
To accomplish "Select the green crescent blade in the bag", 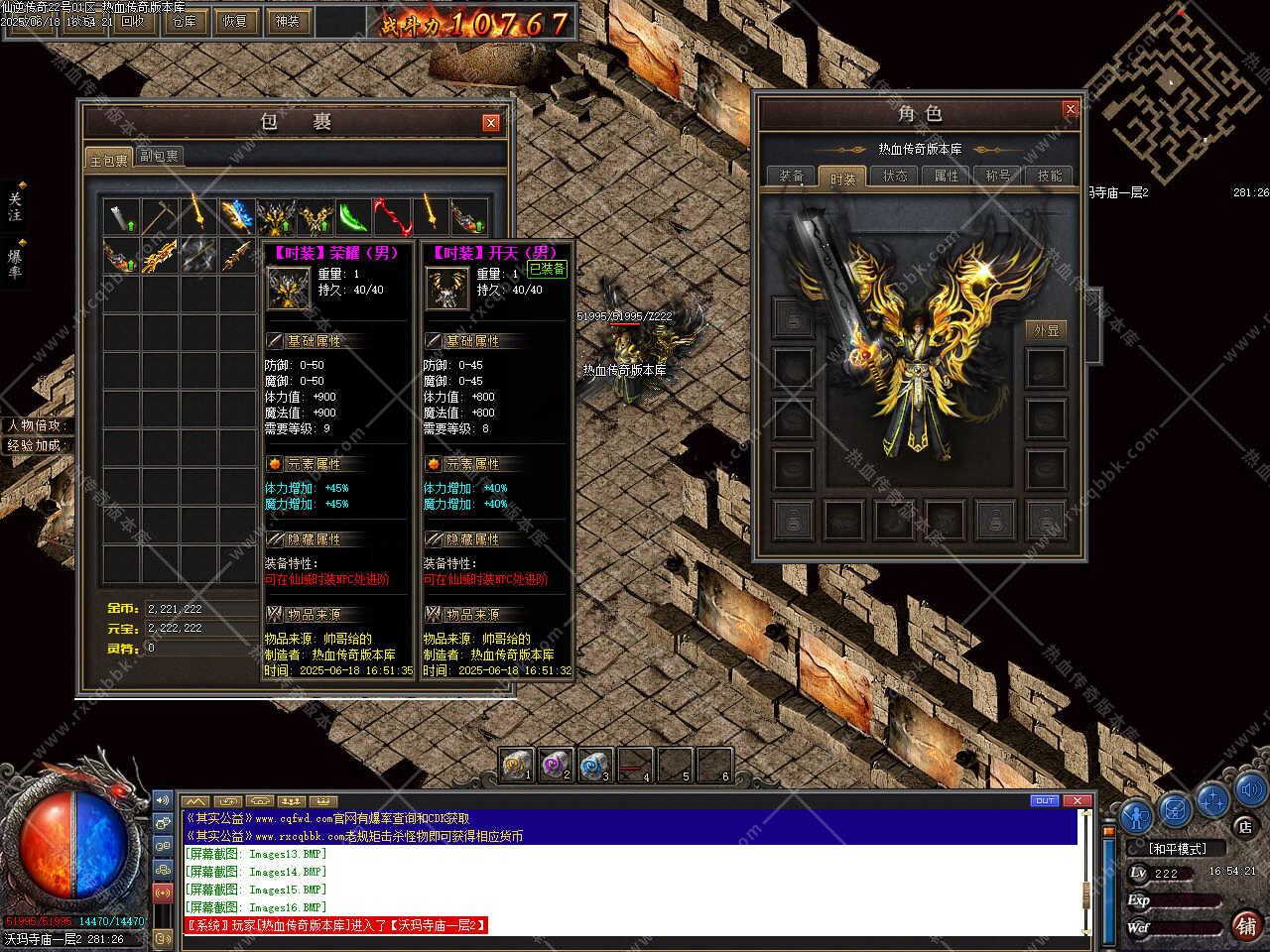I will 352,215.
